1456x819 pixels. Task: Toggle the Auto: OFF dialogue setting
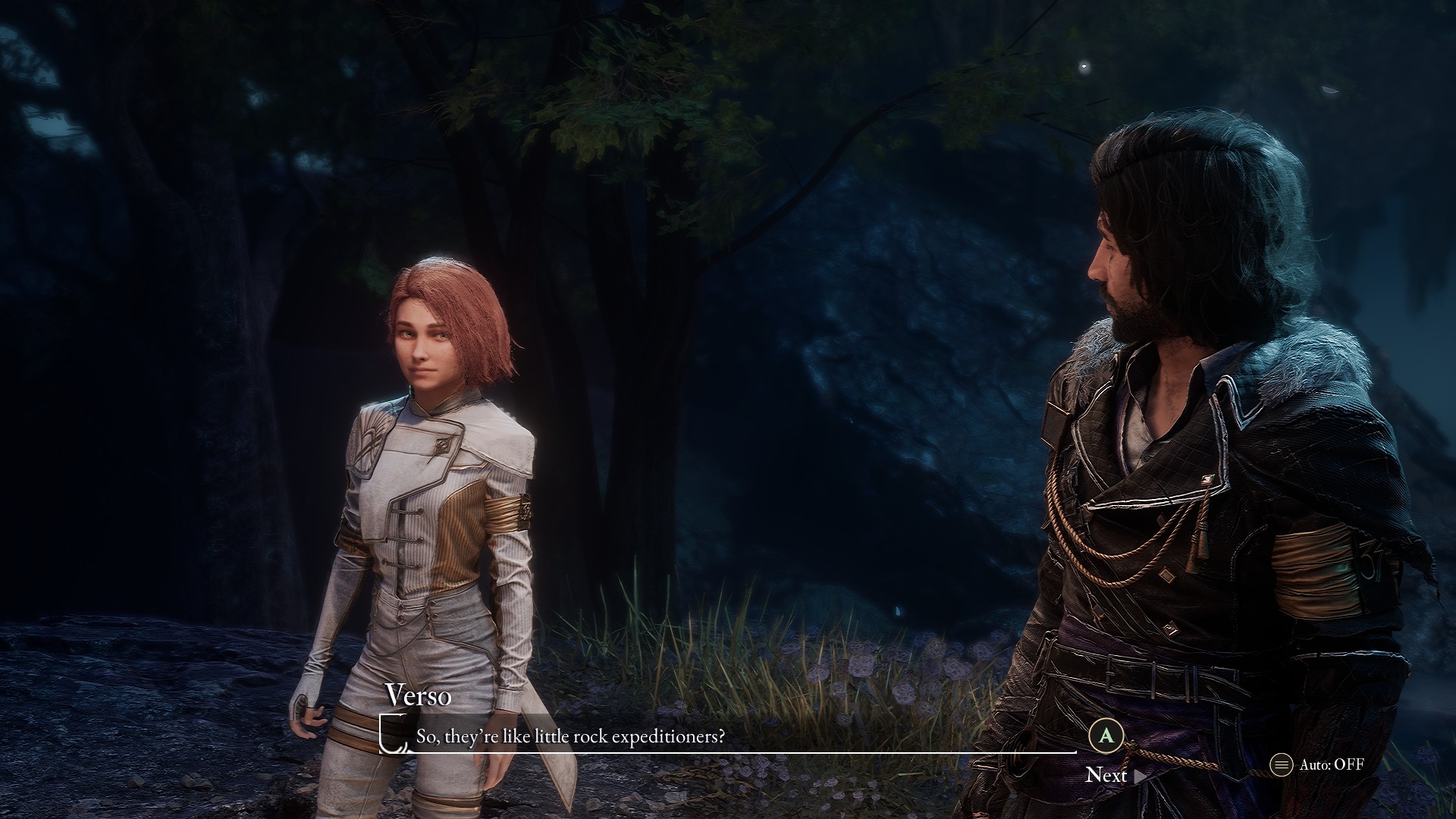pyautogui.click(x=1318, y=764)
